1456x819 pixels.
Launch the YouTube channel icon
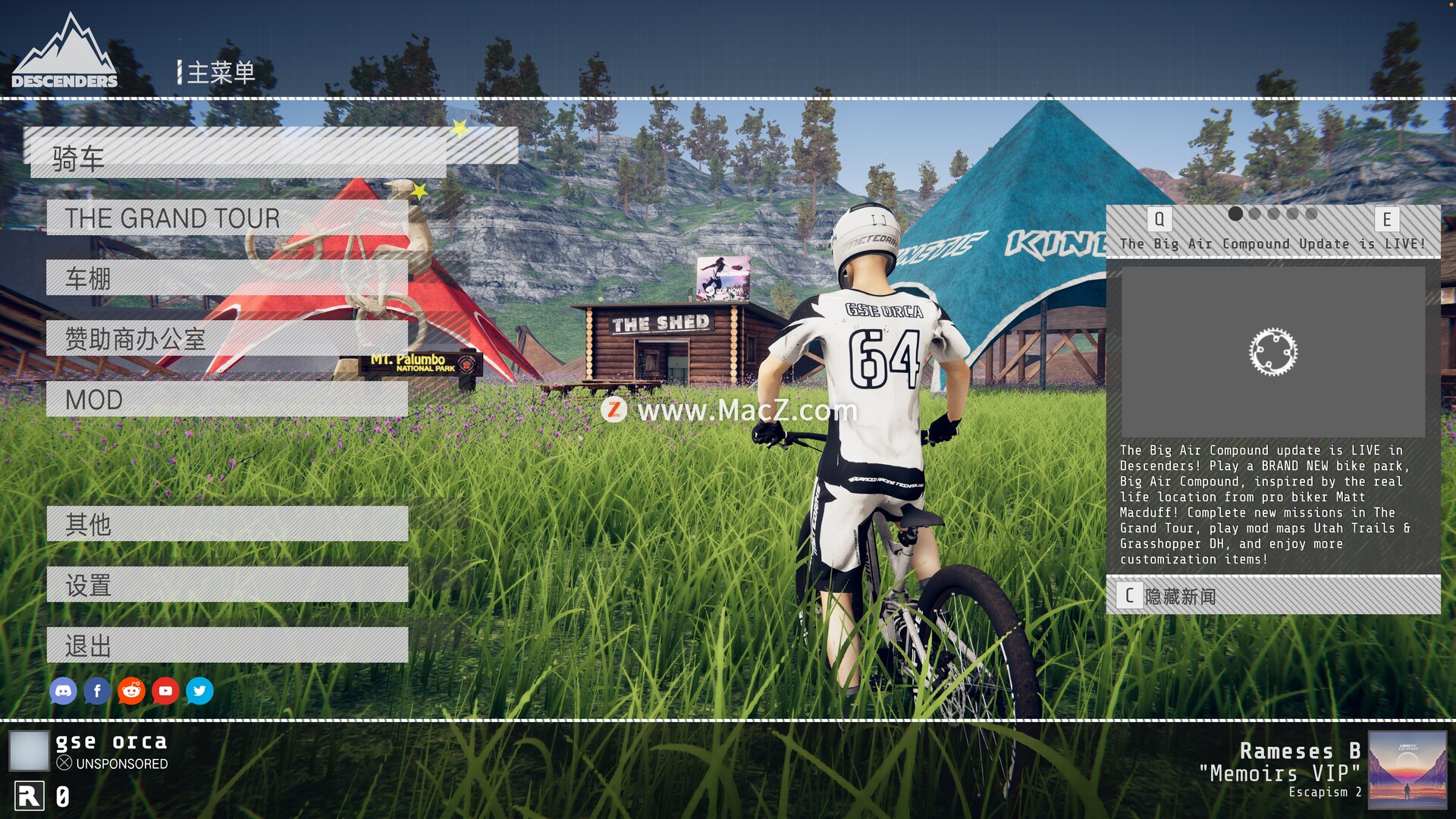pos(165,691)
